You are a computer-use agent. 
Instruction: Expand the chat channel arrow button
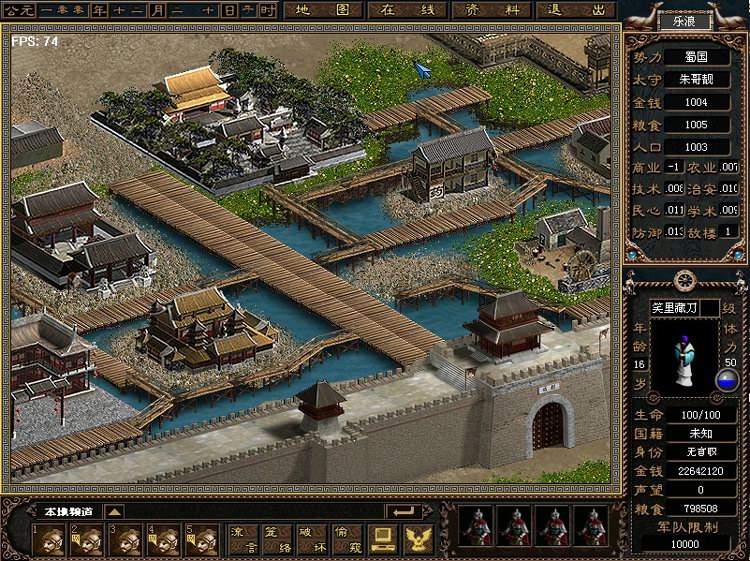click(x=114, y=511)
